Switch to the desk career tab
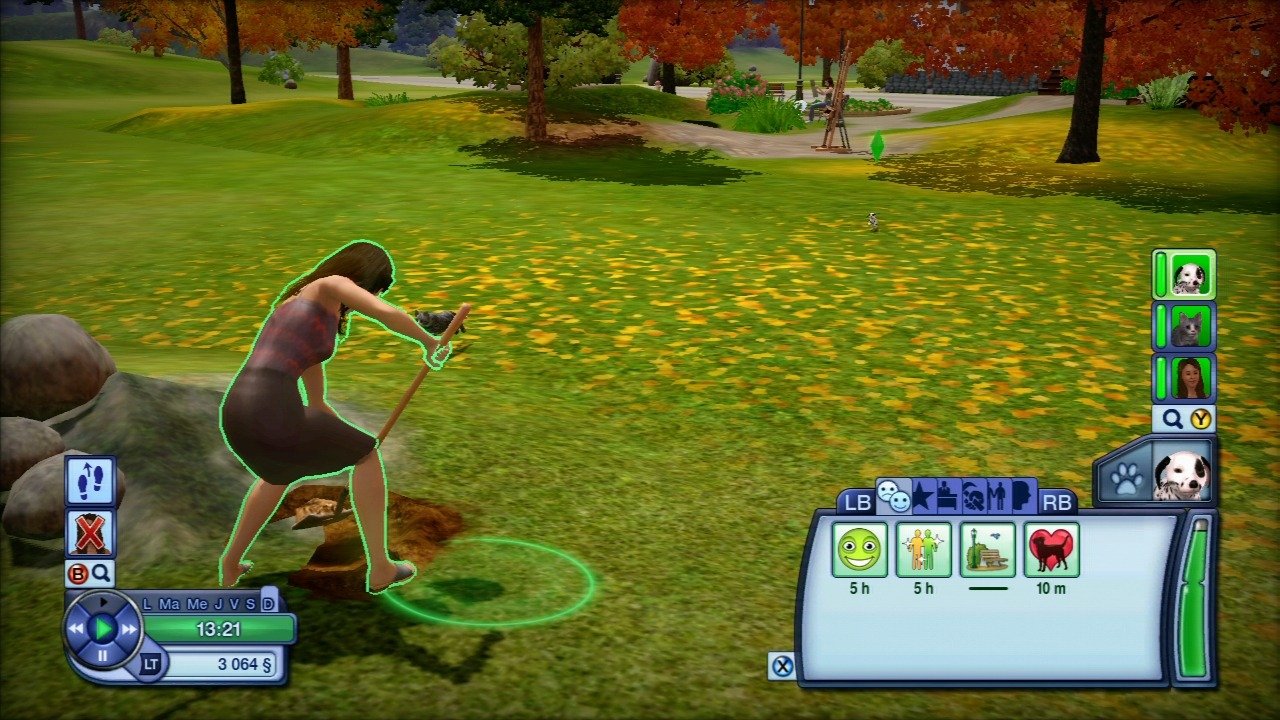This screenshot has height=720, width=1280. (947, 496)
